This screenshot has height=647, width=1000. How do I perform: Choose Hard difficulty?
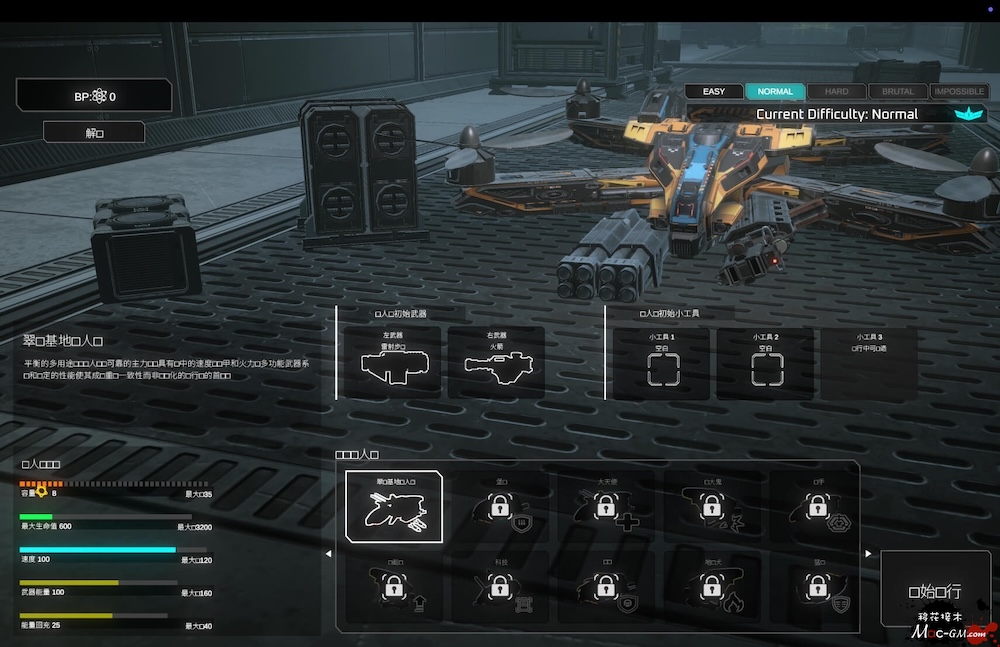click(x=837, y=91)
